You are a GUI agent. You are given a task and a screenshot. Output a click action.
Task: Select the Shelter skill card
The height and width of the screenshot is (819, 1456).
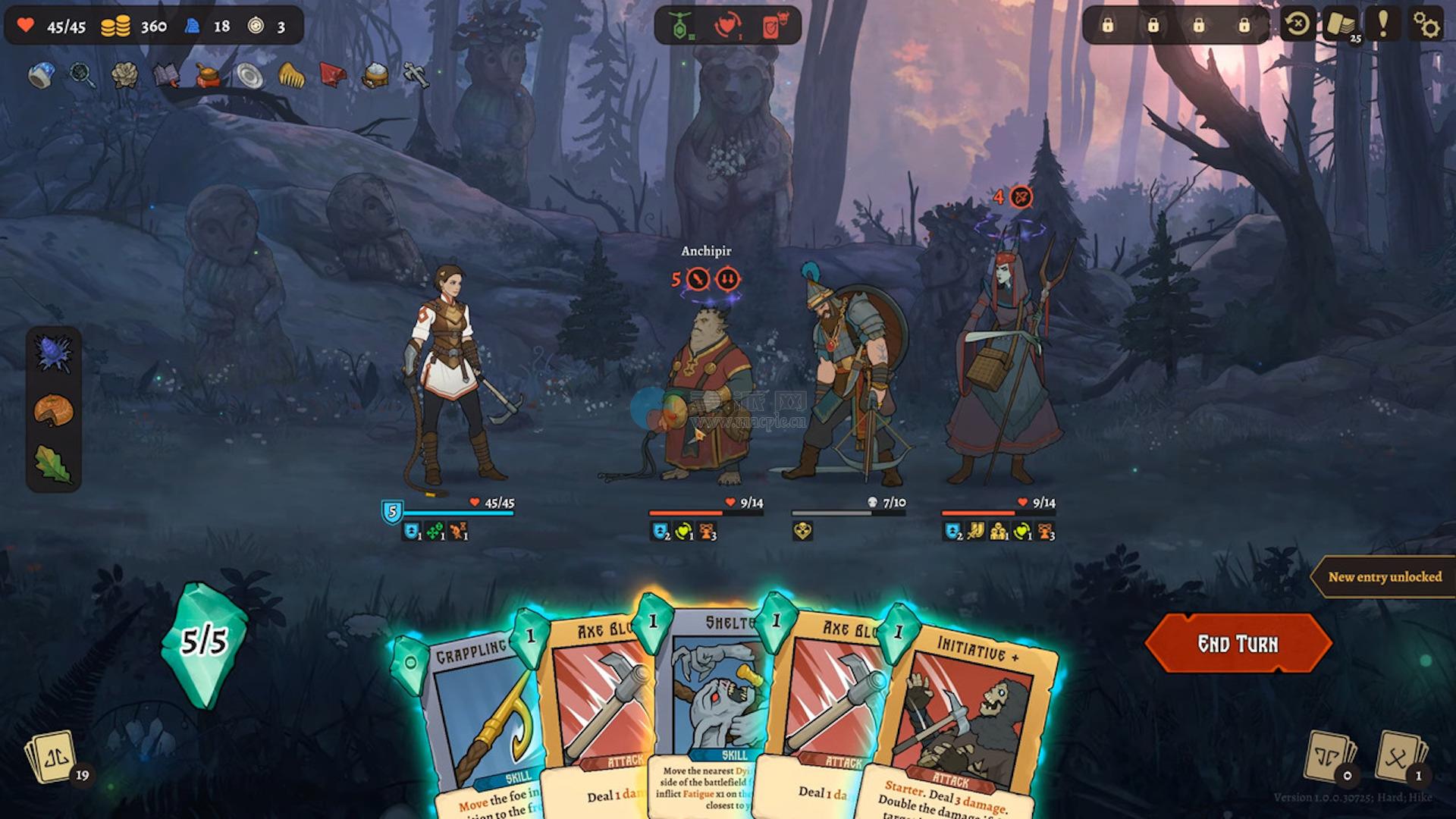pyautogui.click(x=709, y=705)
